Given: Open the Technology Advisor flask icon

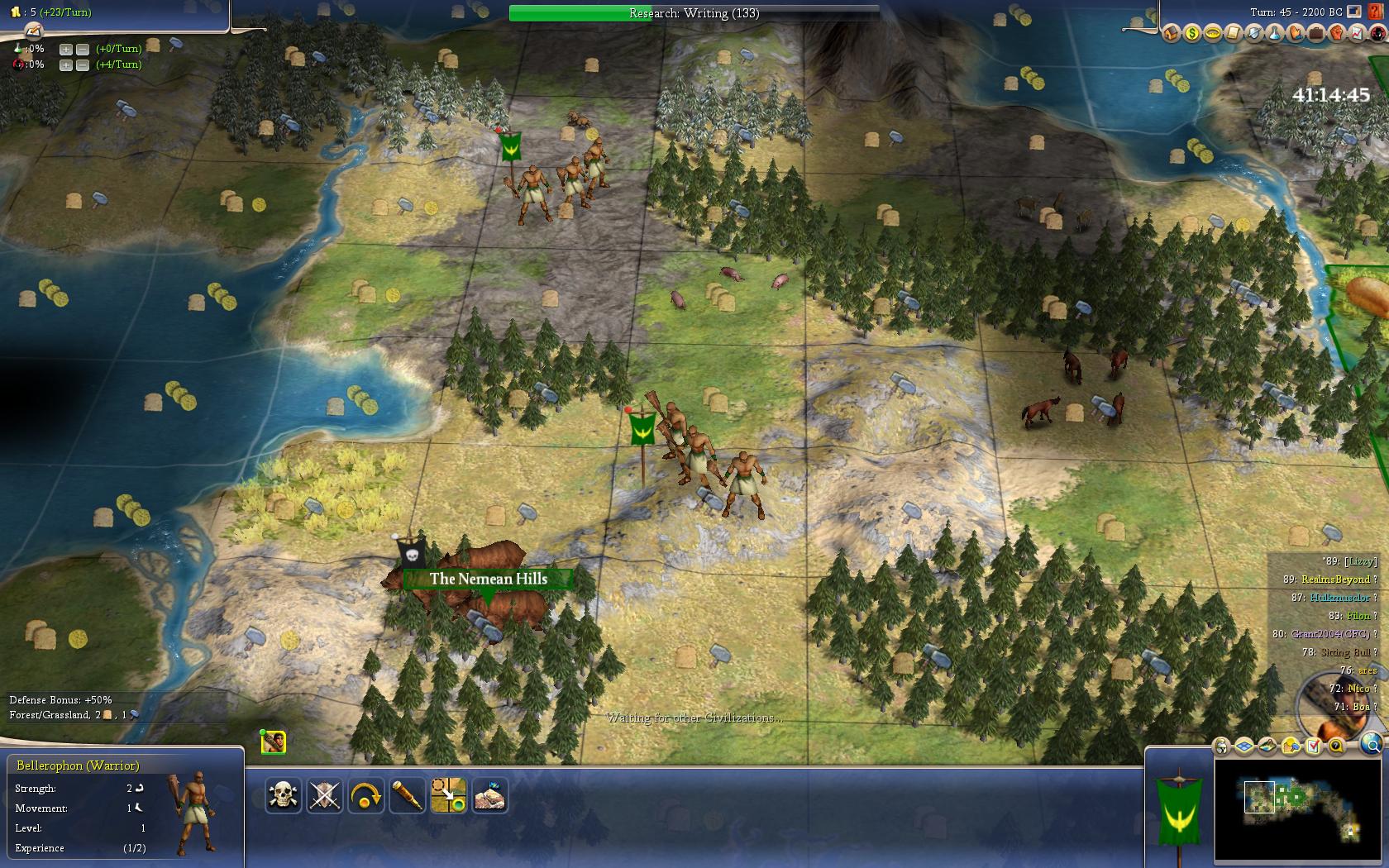Looking at the screenshot, I should point(1274,33).
